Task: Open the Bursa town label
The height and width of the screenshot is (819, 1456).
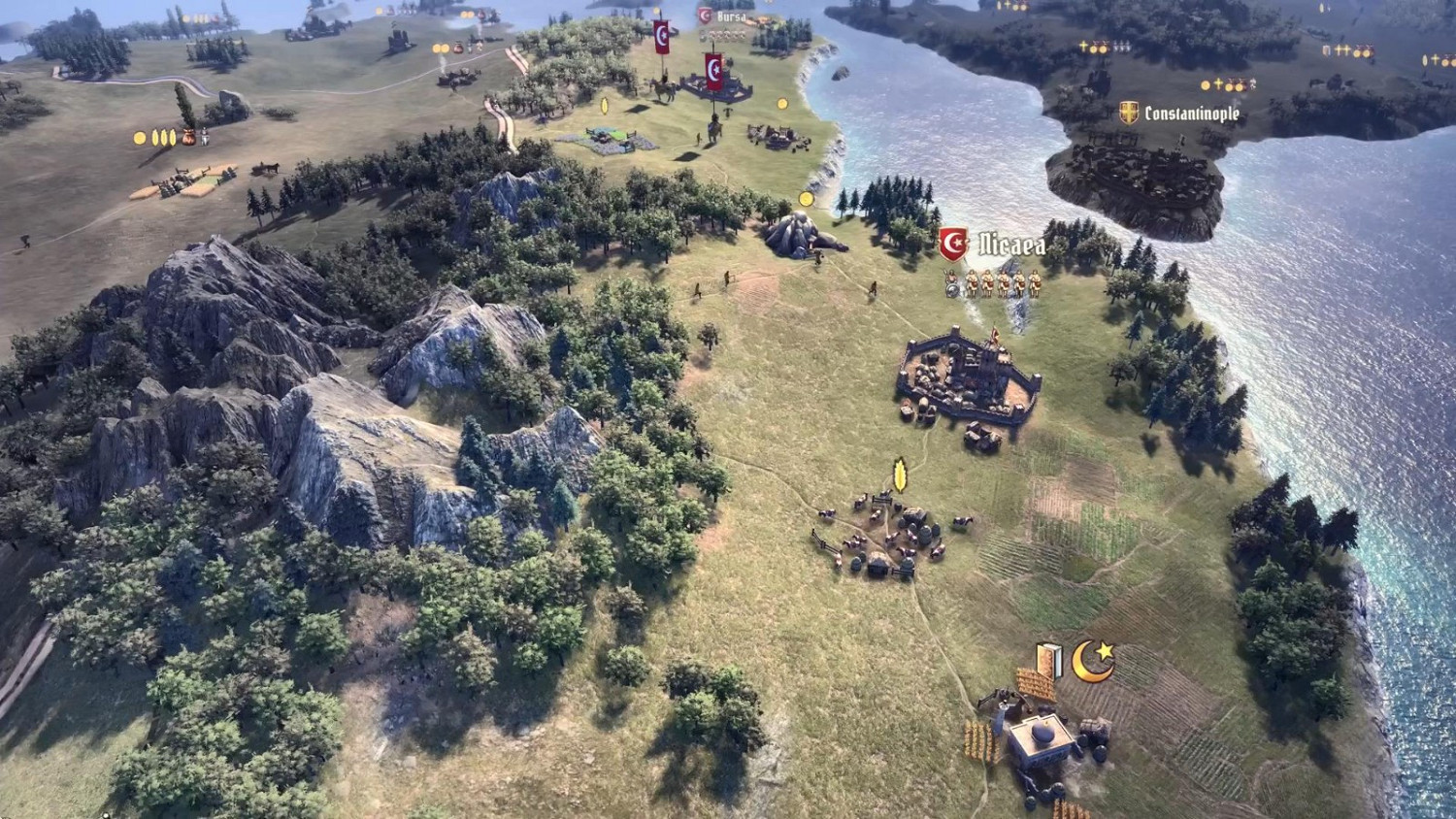Action: (733, 16)
